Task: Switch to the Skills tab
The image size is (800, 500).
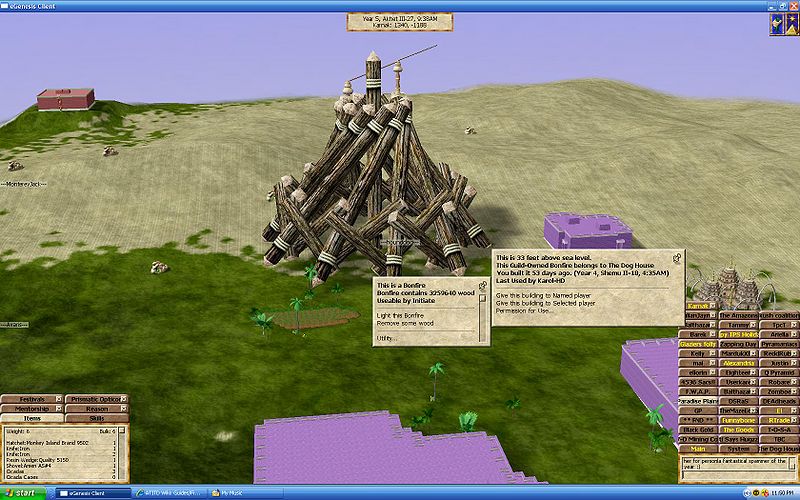Action: (97, 417)
